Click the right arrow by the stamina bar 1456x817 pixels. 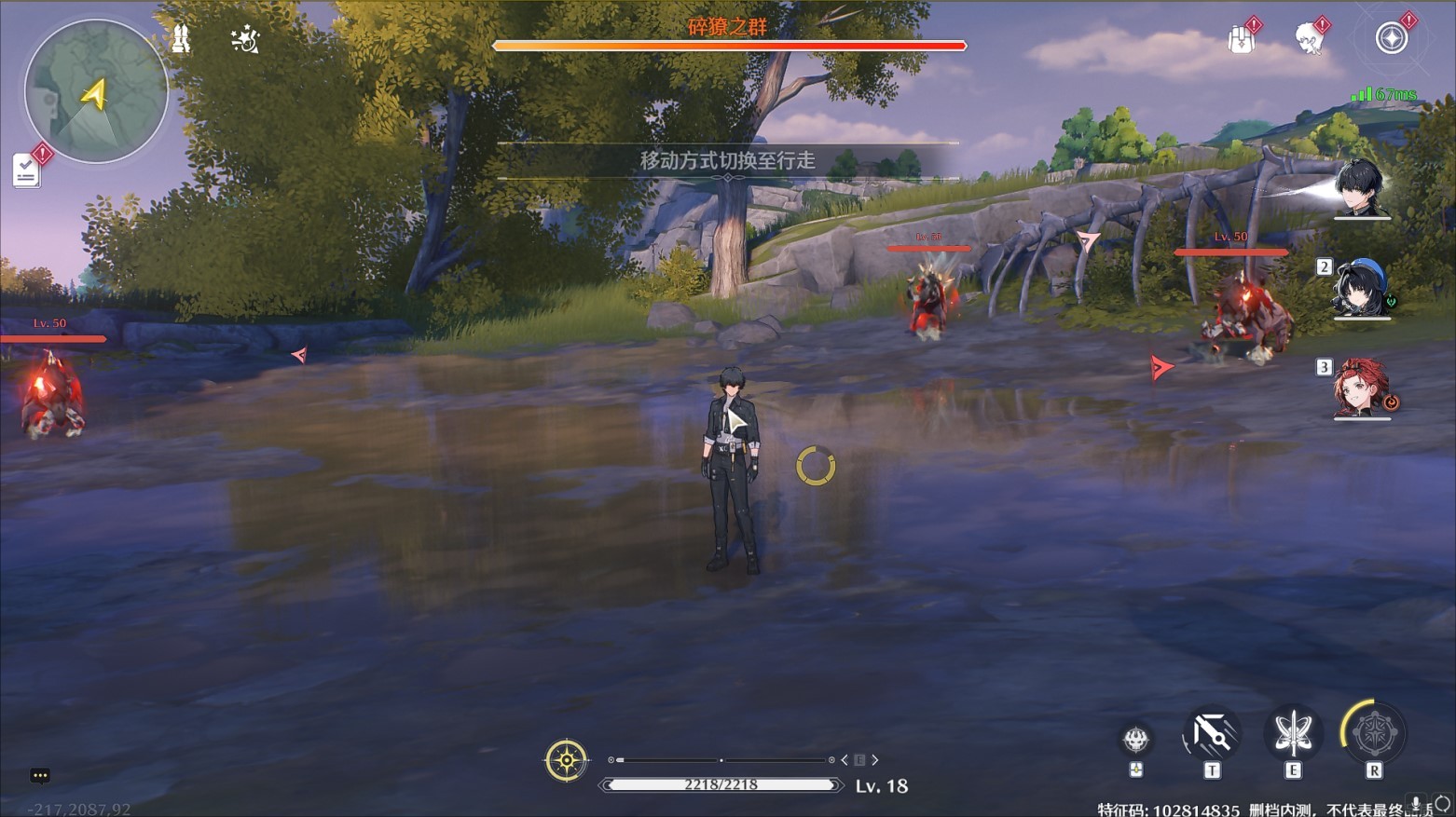pos(875,760)
